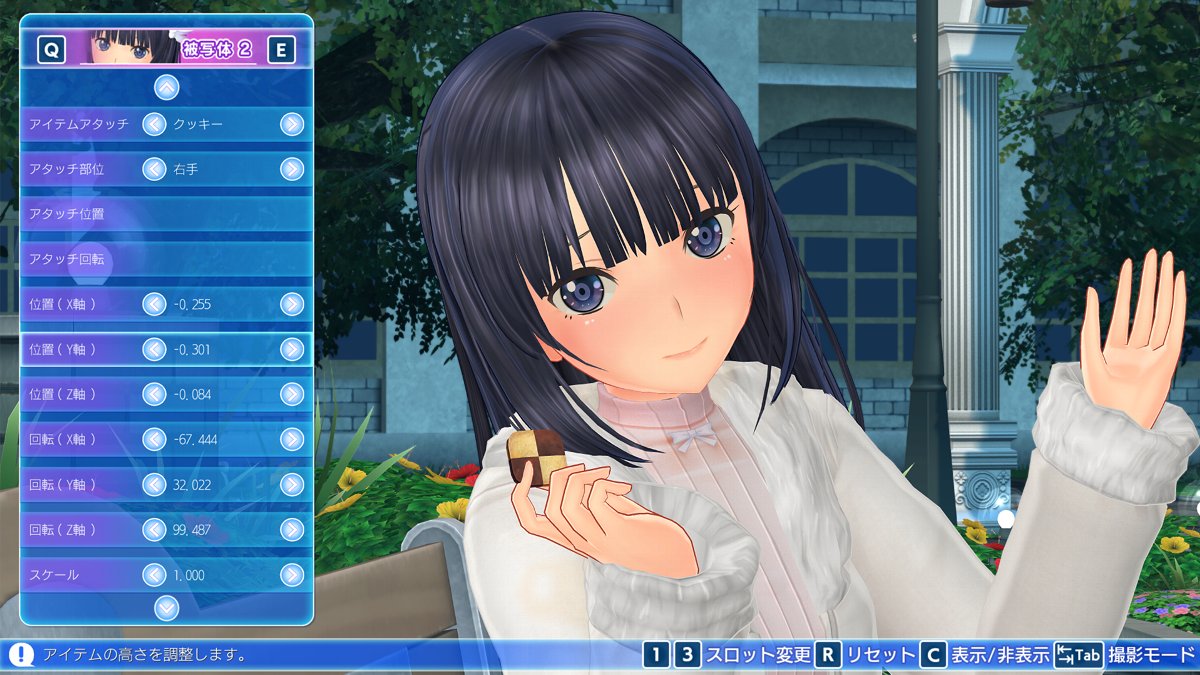
Task: Decrease the 回転(Y軸) rotation value
Action: pos(154,484)
